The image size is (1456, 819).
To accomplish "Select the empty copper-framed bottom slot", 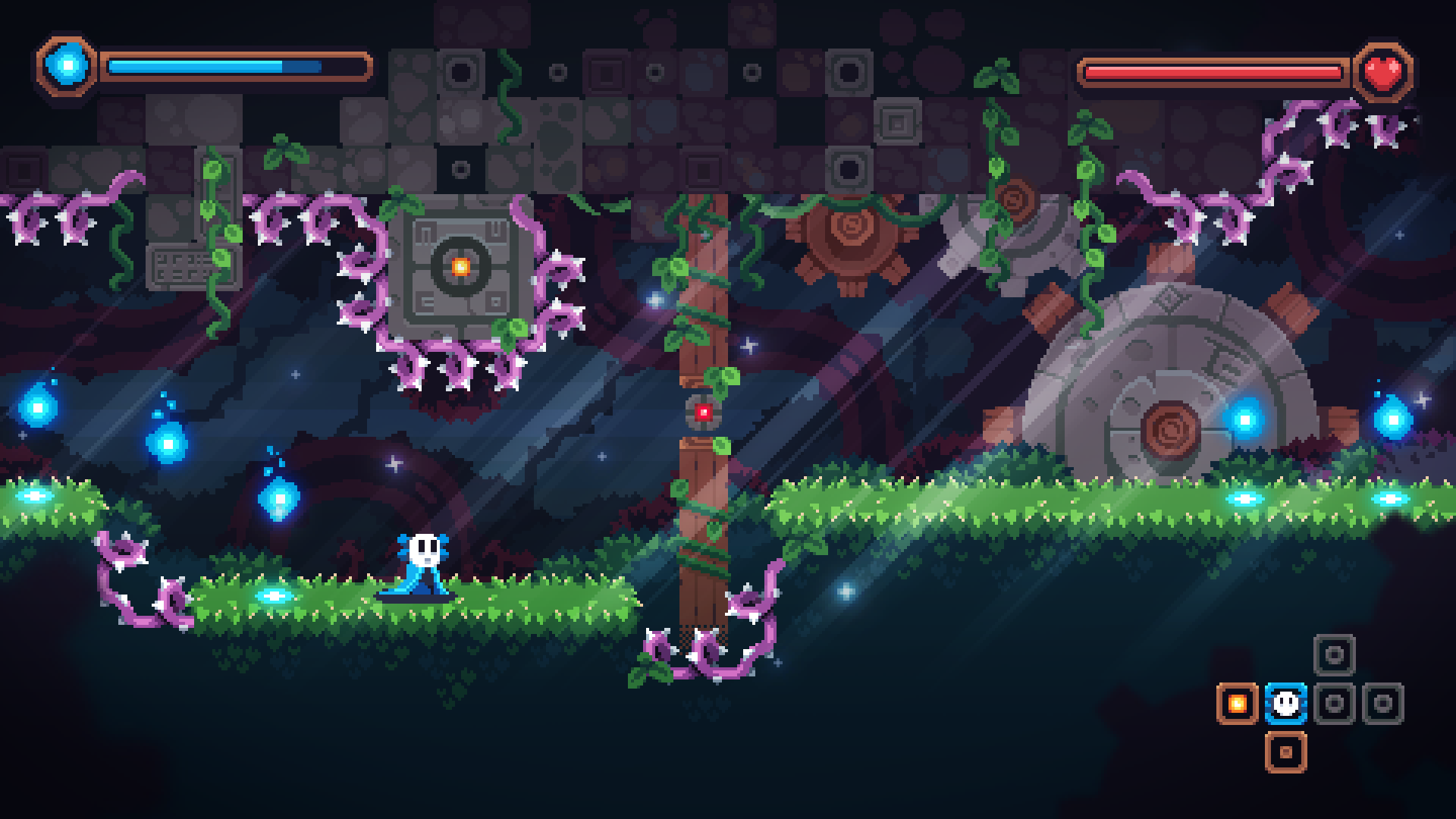I will click(1285, 752).
